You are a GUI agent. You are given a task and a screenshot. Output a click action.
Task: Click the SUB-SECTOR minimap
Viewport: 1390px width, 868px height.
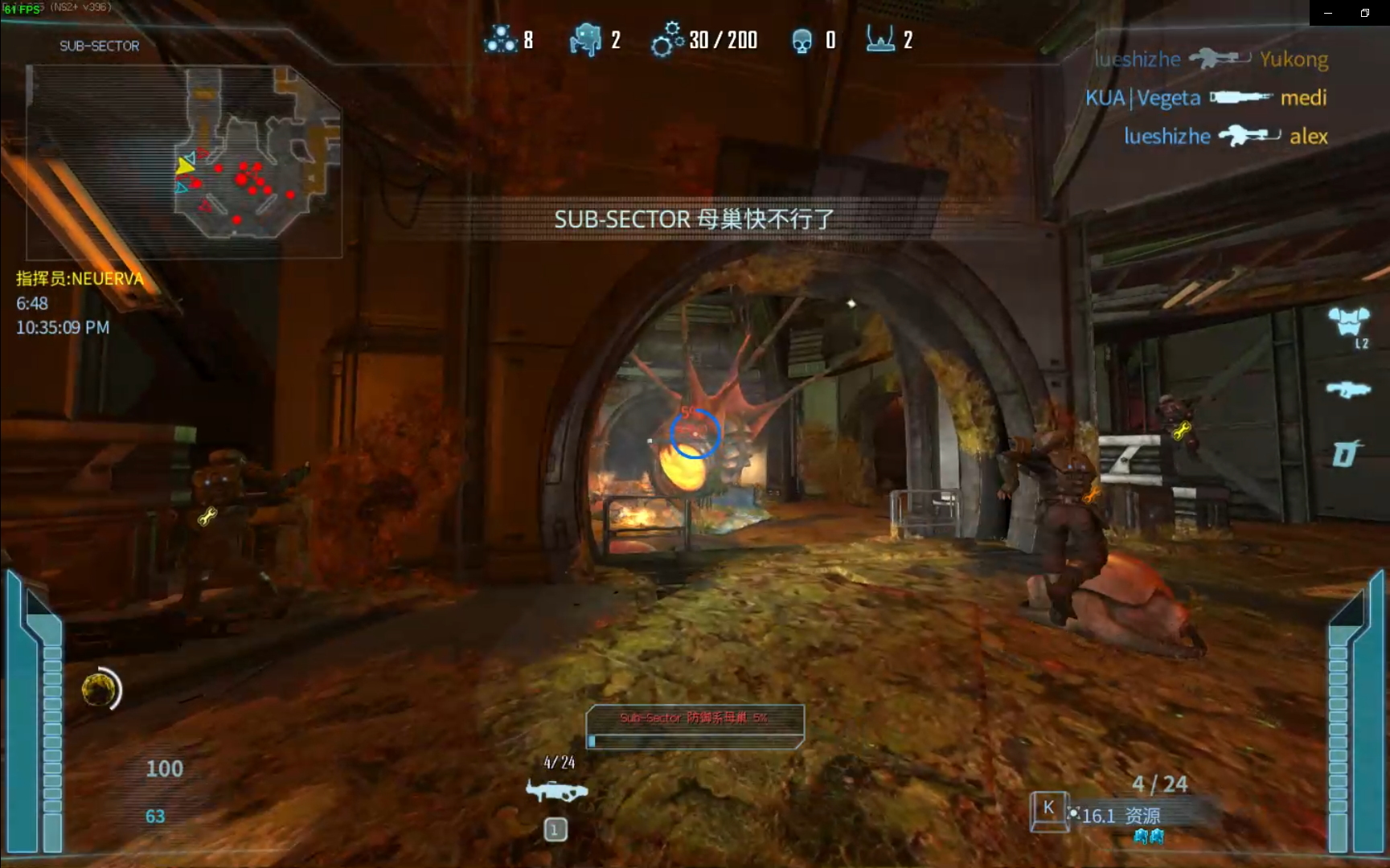(184, 161)
